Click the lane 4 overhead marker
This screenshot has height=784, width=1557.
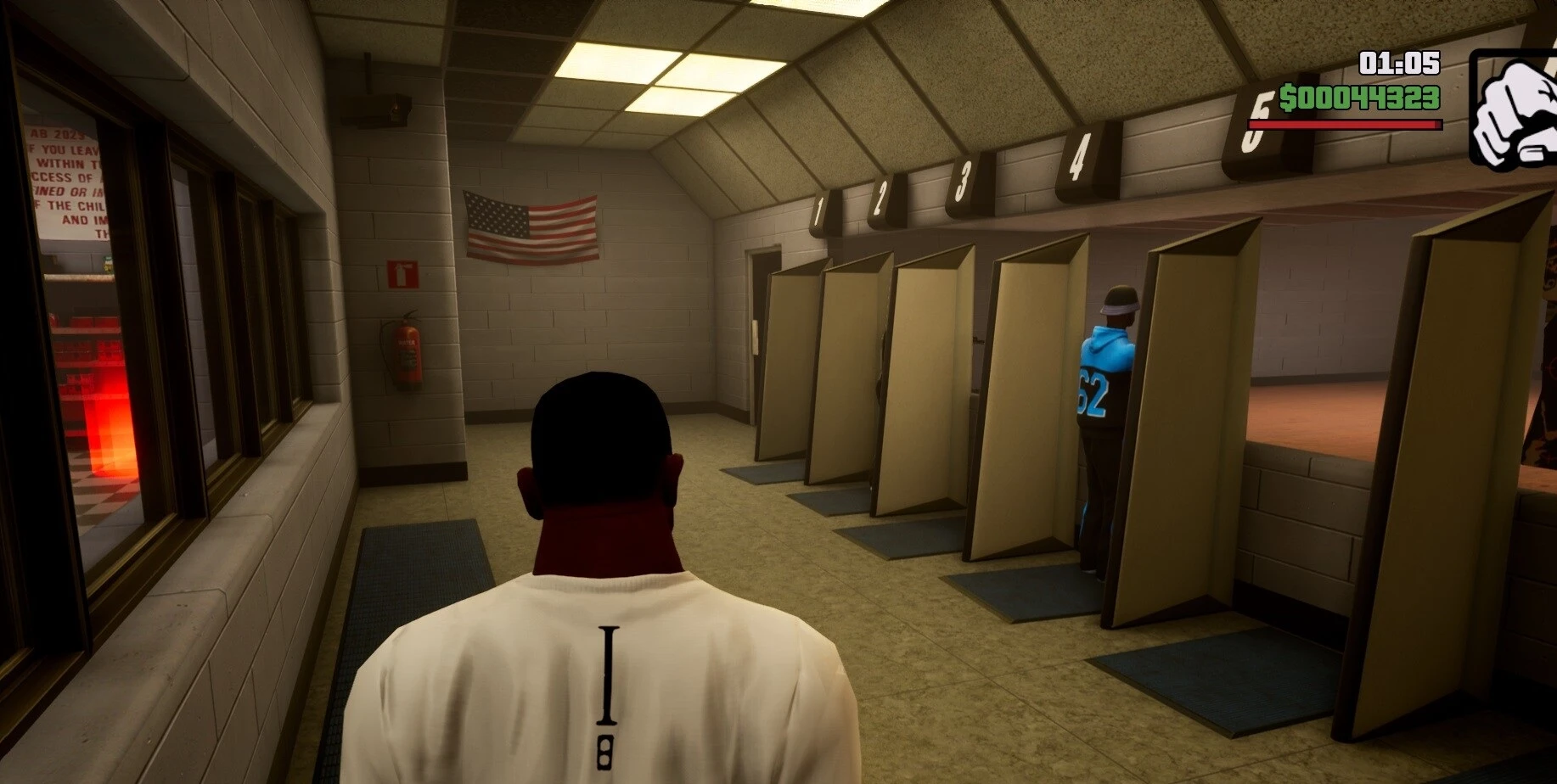click(x=1078, y=155)
